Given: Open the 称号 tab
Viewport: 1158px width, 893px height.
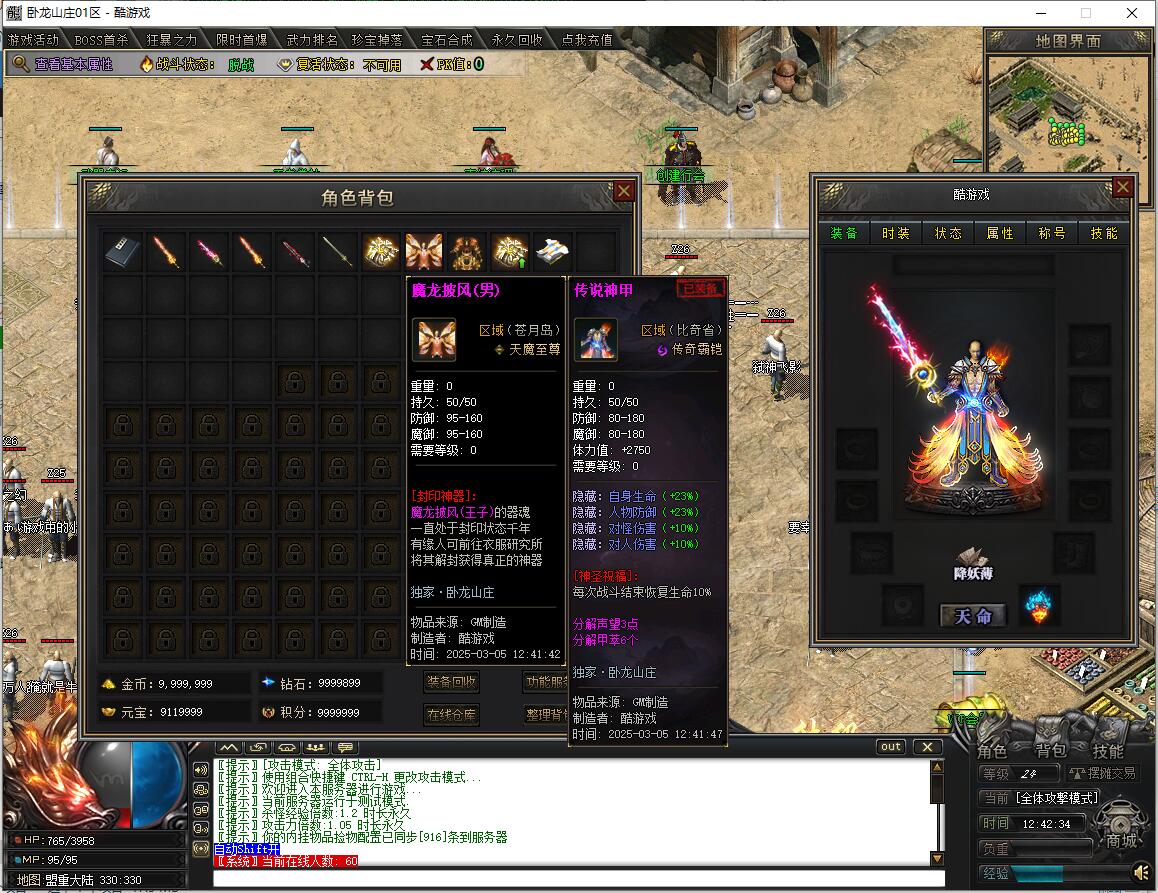Looking at the screenshot, I should coord(1052,233).
